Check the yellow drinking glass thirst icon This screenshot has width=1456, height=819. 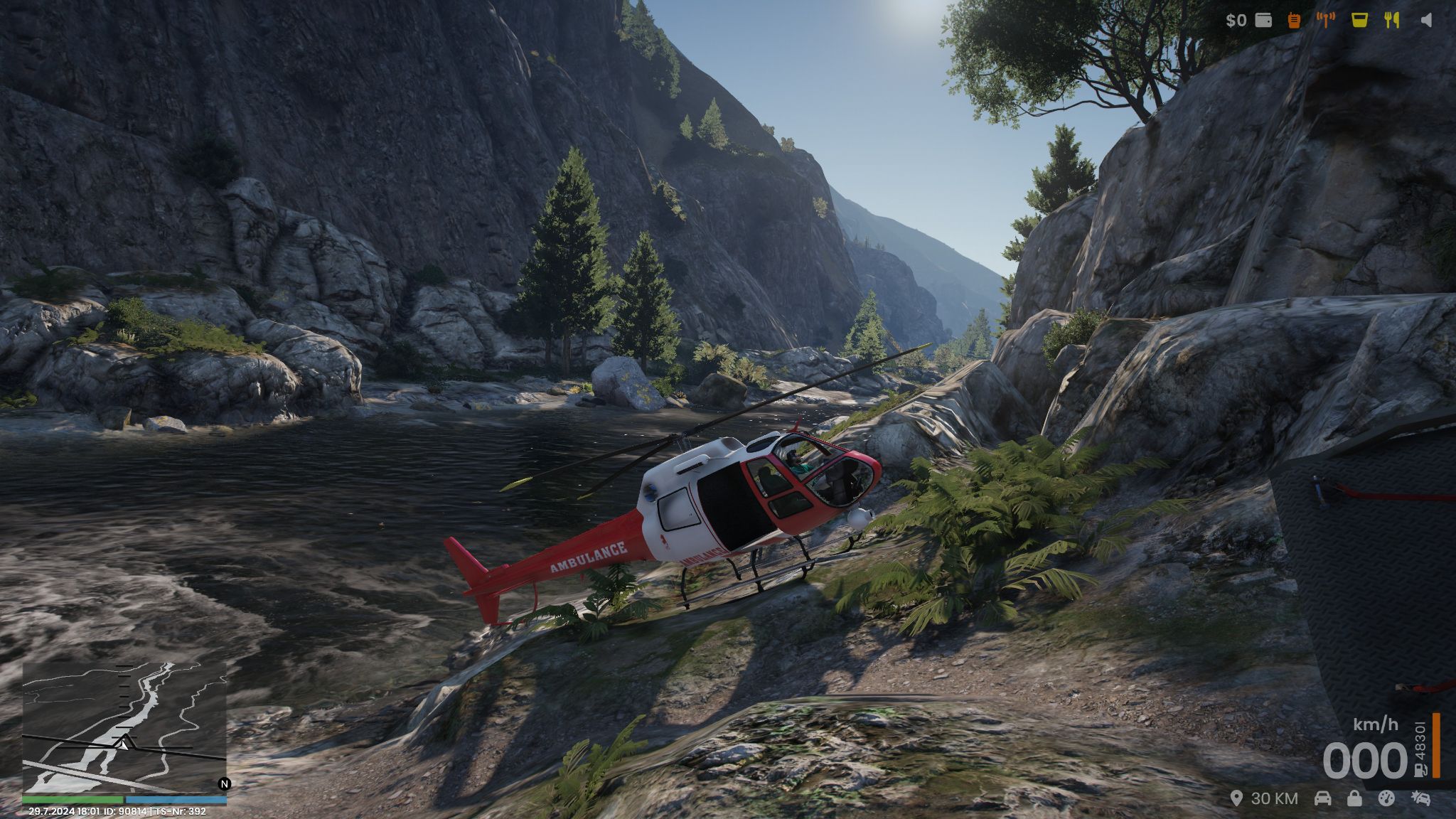click(1359, 20)
